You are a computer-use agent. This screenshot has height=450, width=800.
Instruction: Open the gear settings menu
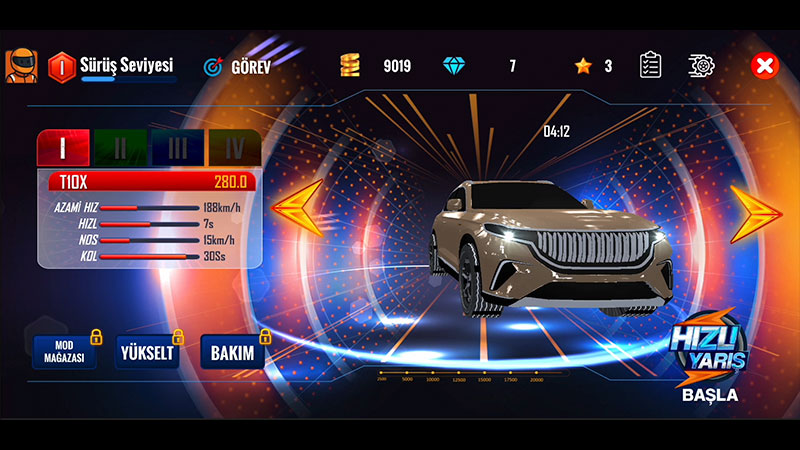point(702,66)
